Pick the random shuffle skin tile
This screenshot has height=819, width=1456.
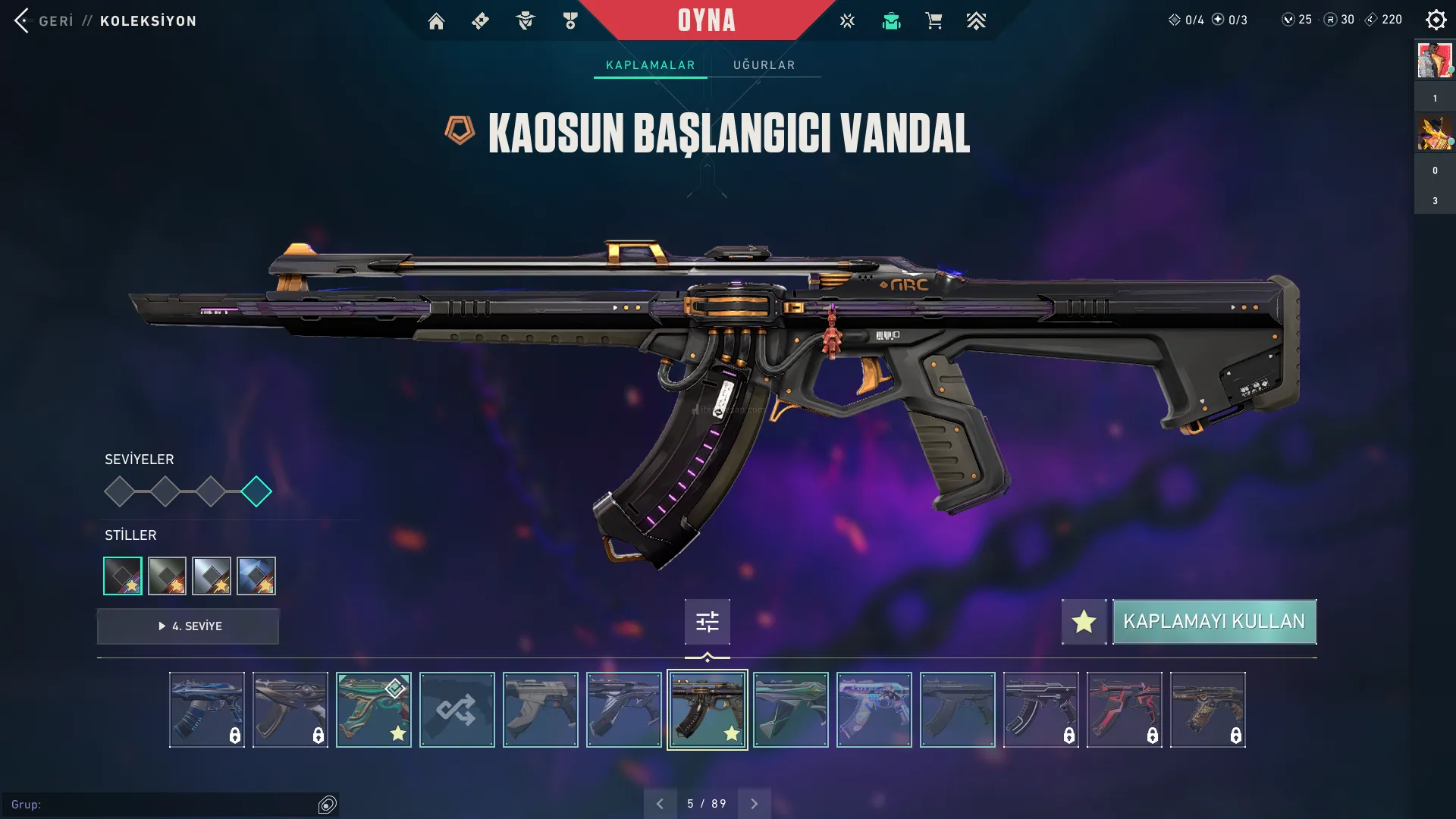pyautogui.click(x=457, y=710)
